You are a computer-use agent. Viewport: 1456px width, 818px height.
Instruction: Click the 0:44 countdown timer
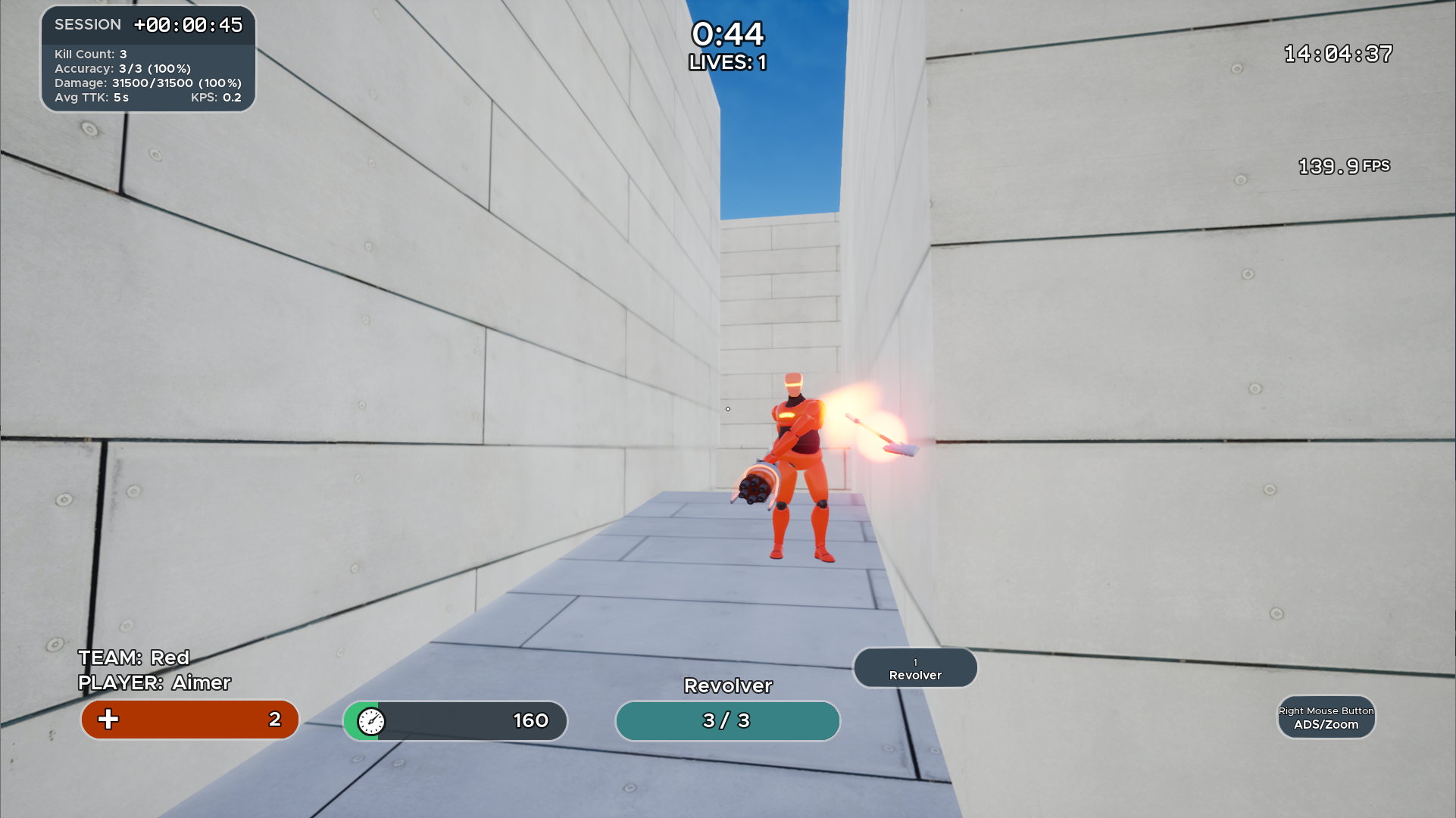[727, 35]
